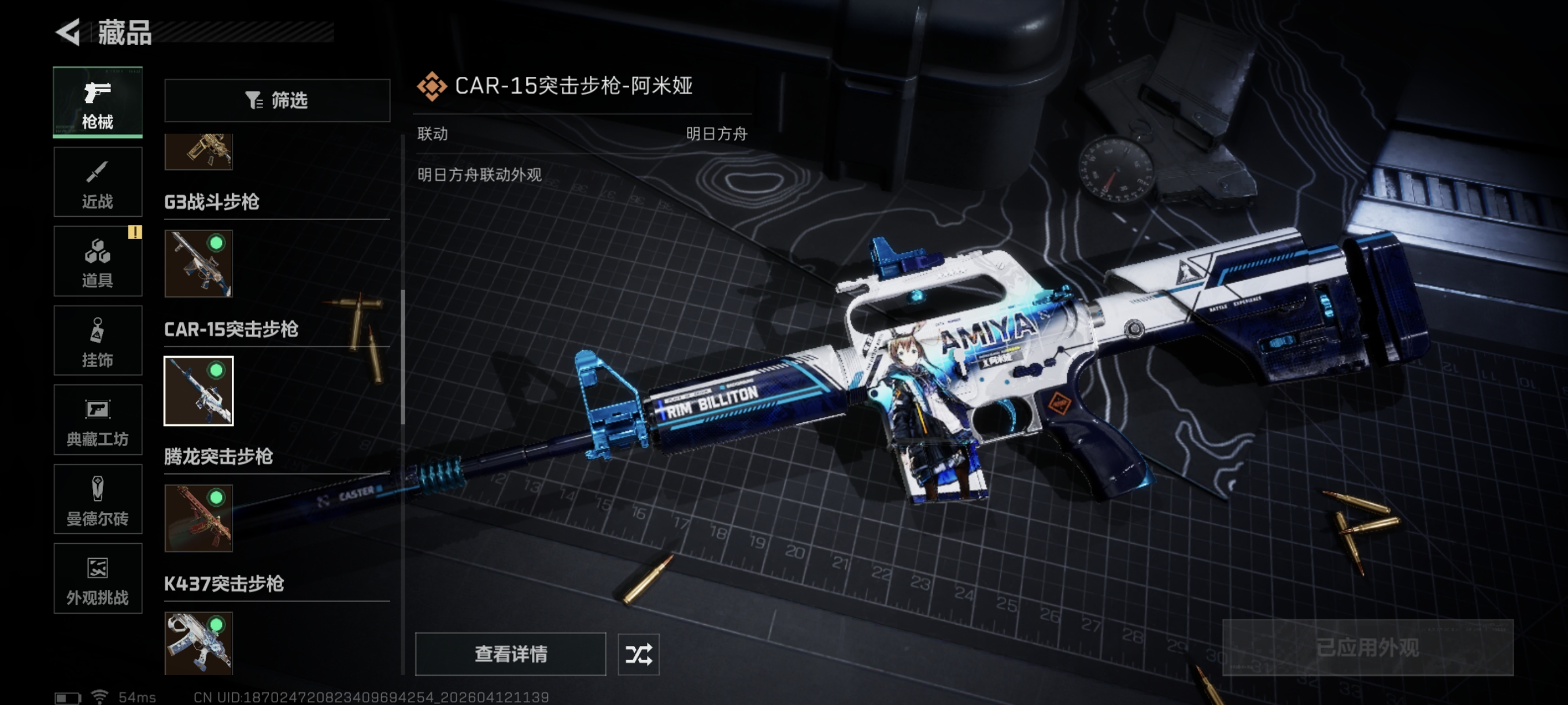Click 查看详情 to view details
This screenshot has height=705, width=1568.
[510, 654]
